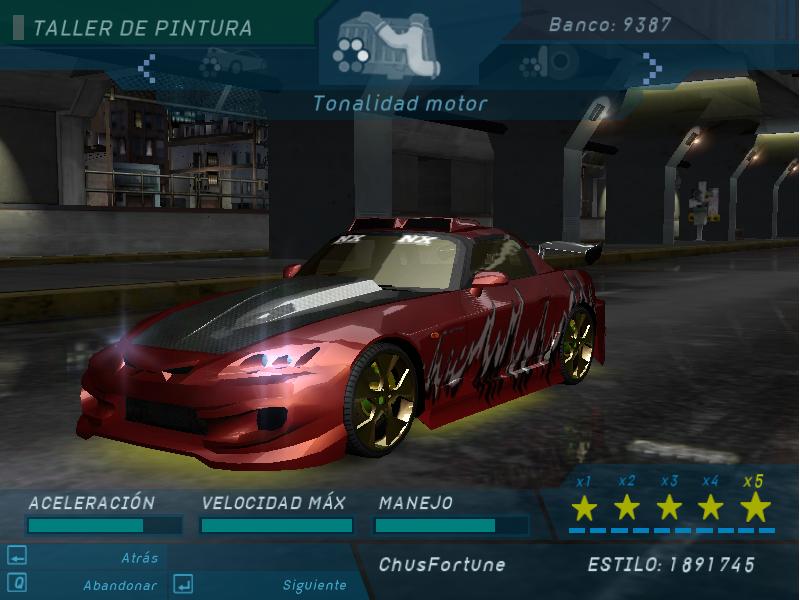Click the right arrow to cycle paint categories
This screenshot has height=600, width=800.
click(x=652, y=67)
